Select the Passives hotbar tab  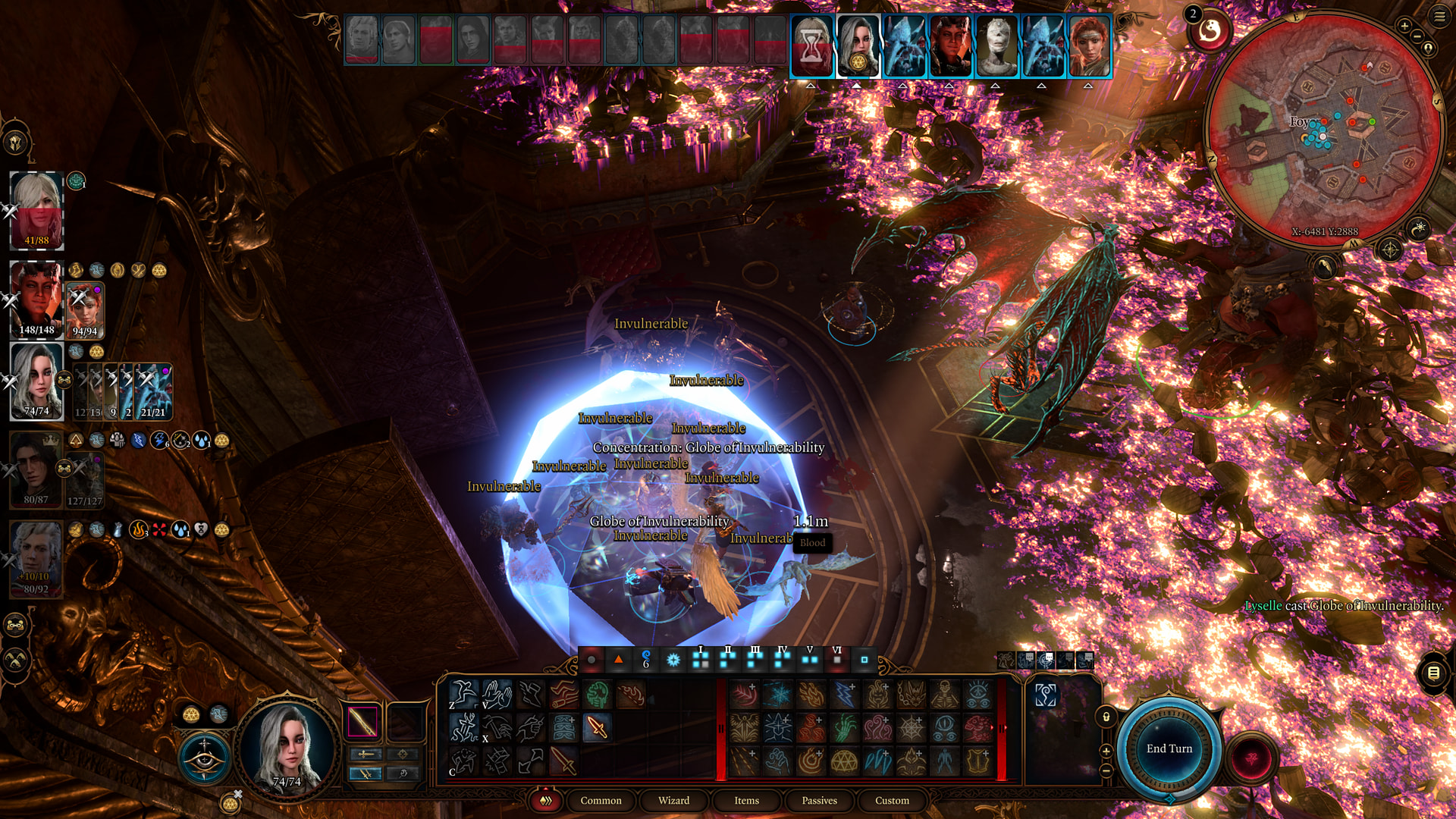(819, 800)
